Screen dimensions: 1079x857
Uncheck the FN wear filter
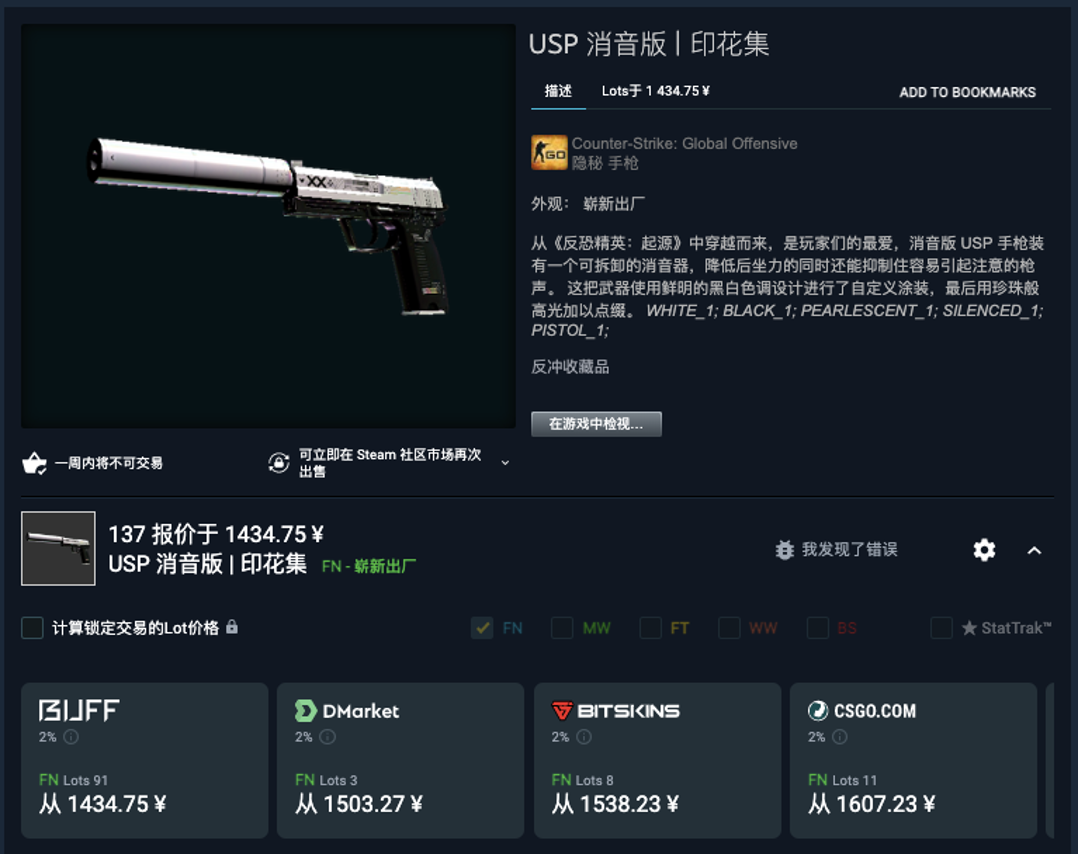pyautogui.click(x=482, y=628)
